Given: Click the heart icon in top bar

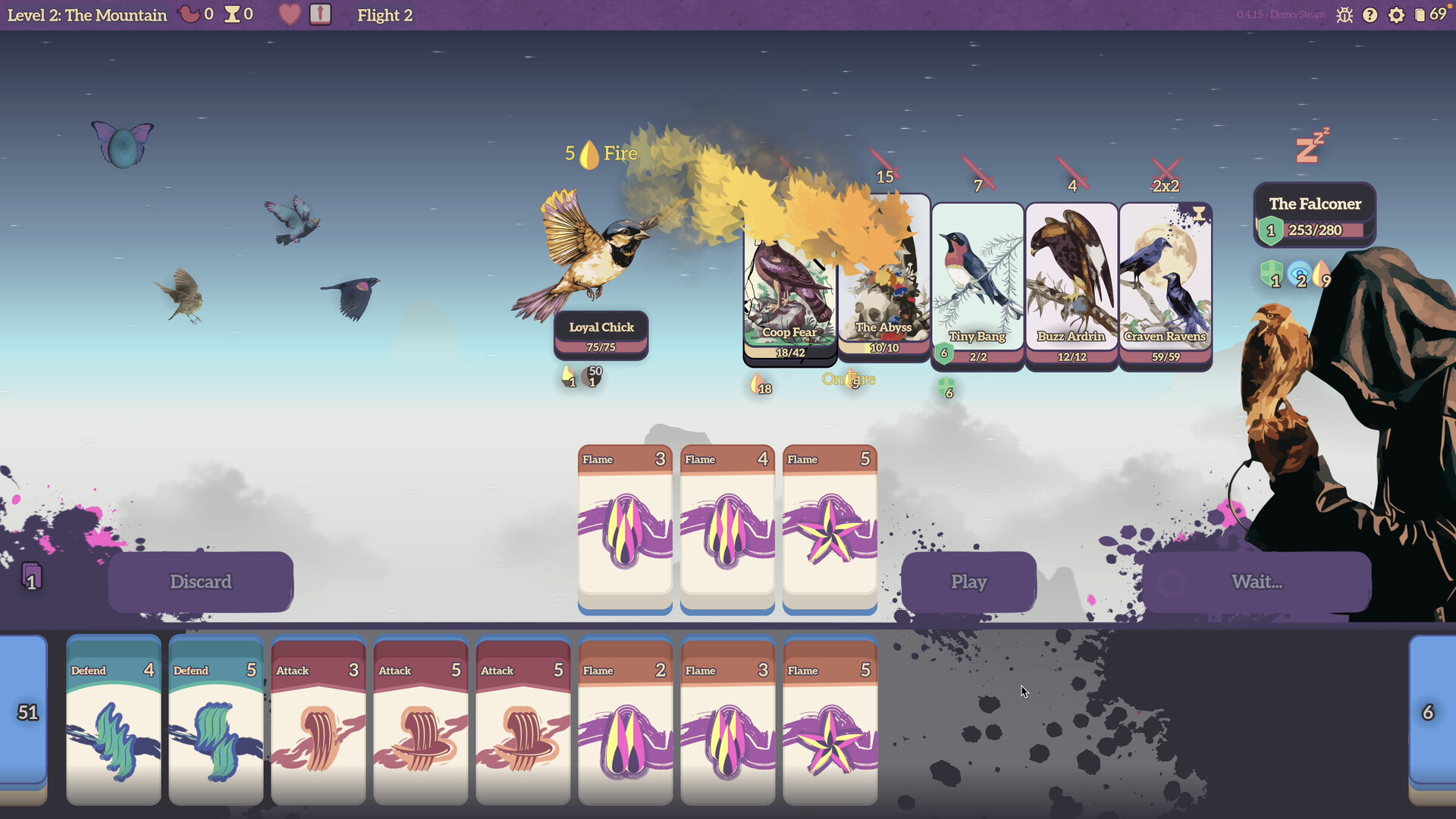Looking at the screenshot, I should (289, 15).
